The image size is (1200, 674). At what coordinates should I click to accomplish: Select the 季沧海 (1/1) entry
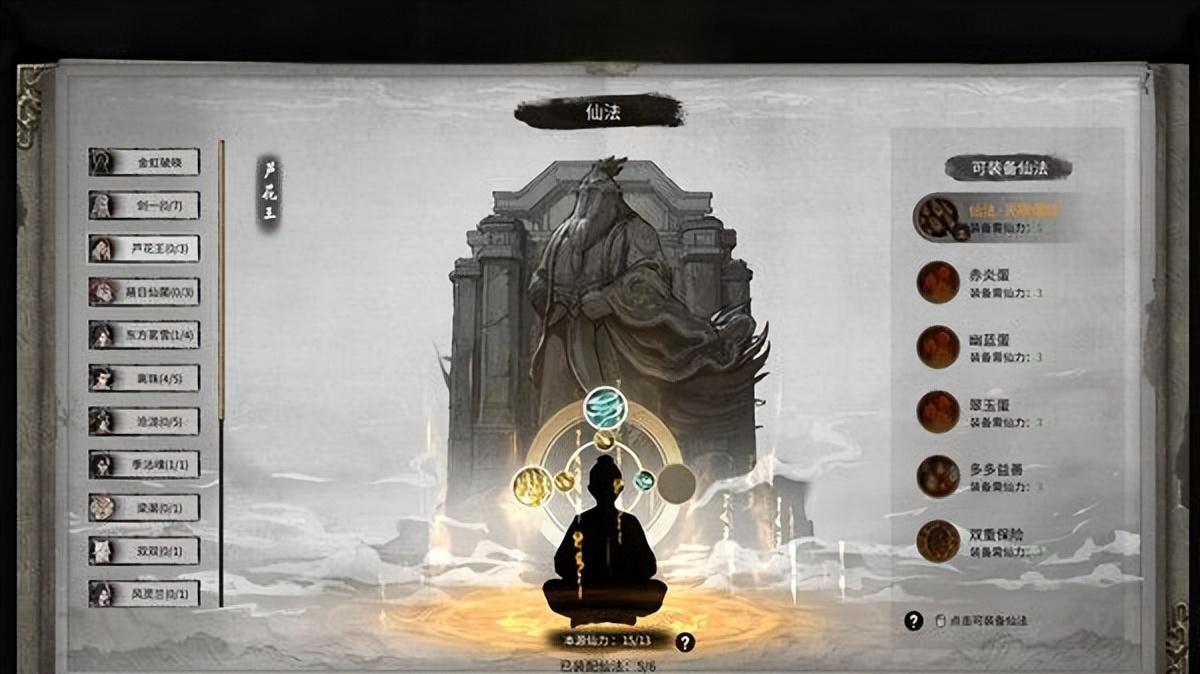pyautogui.click(x=144, y=464)
